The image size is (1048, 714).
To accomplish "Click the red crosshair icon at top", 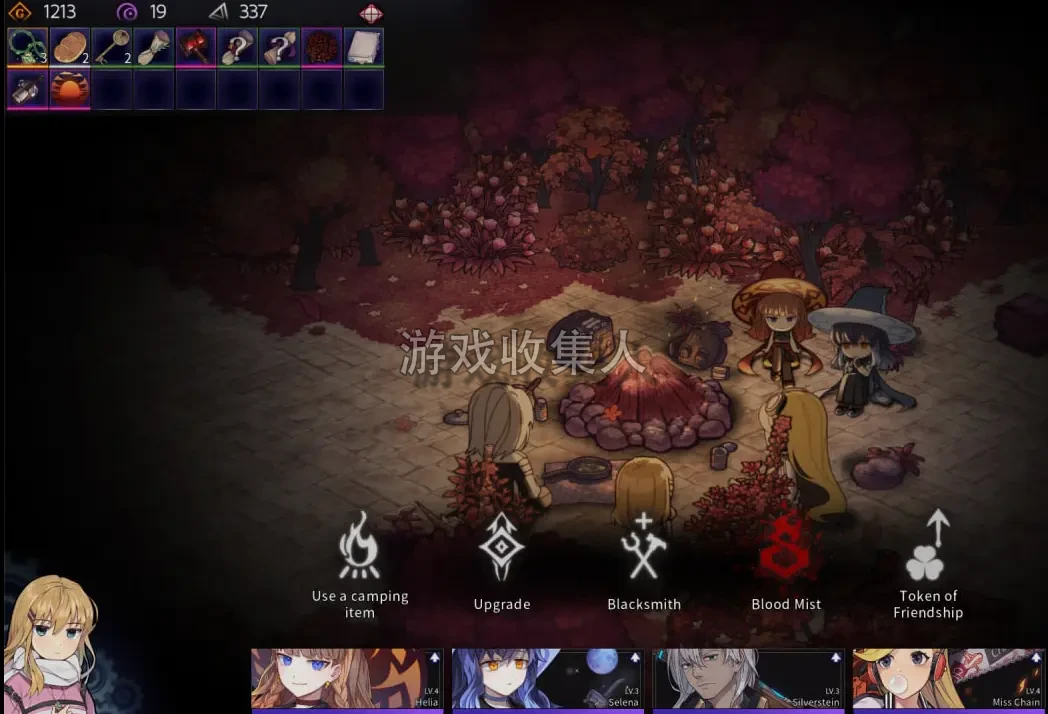I will [371, 13].
